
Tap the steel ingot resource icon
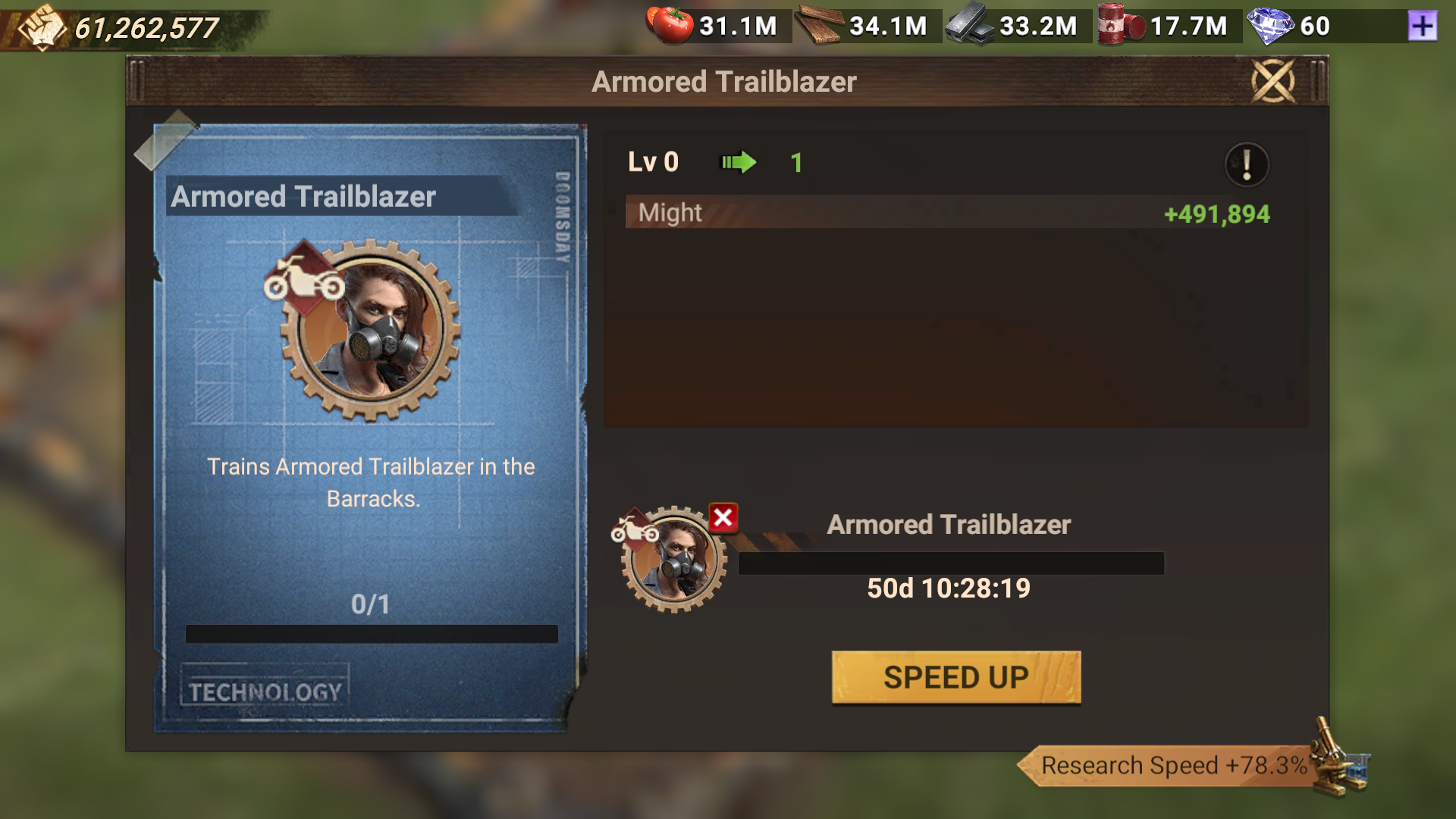[x=970, y=26]
